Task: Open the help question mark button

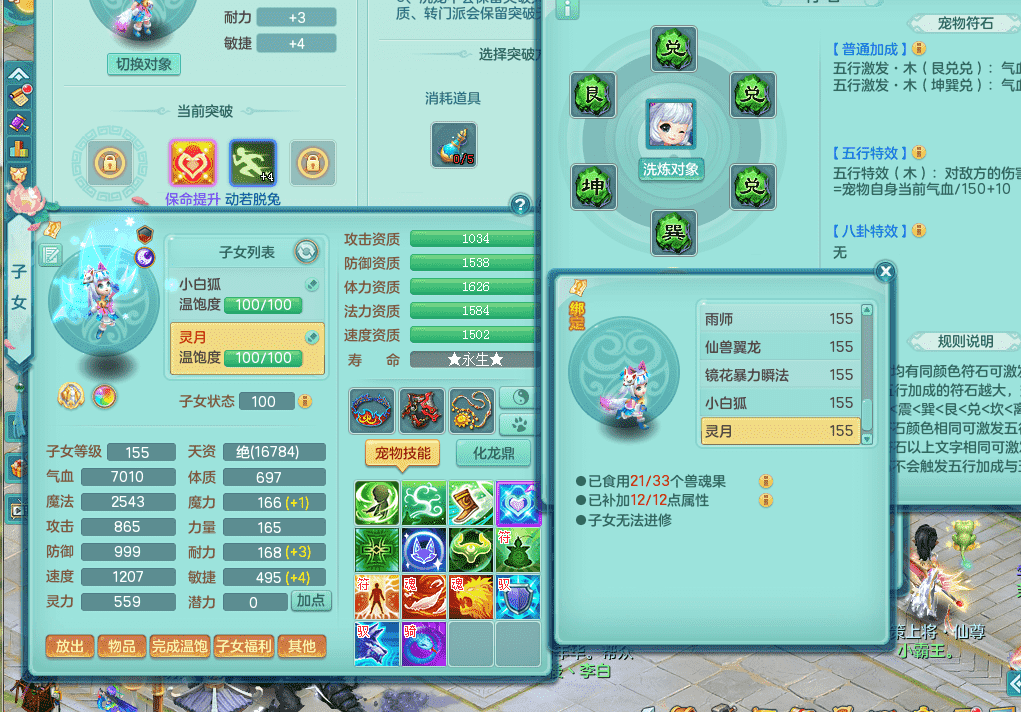Action: point(520,206)
